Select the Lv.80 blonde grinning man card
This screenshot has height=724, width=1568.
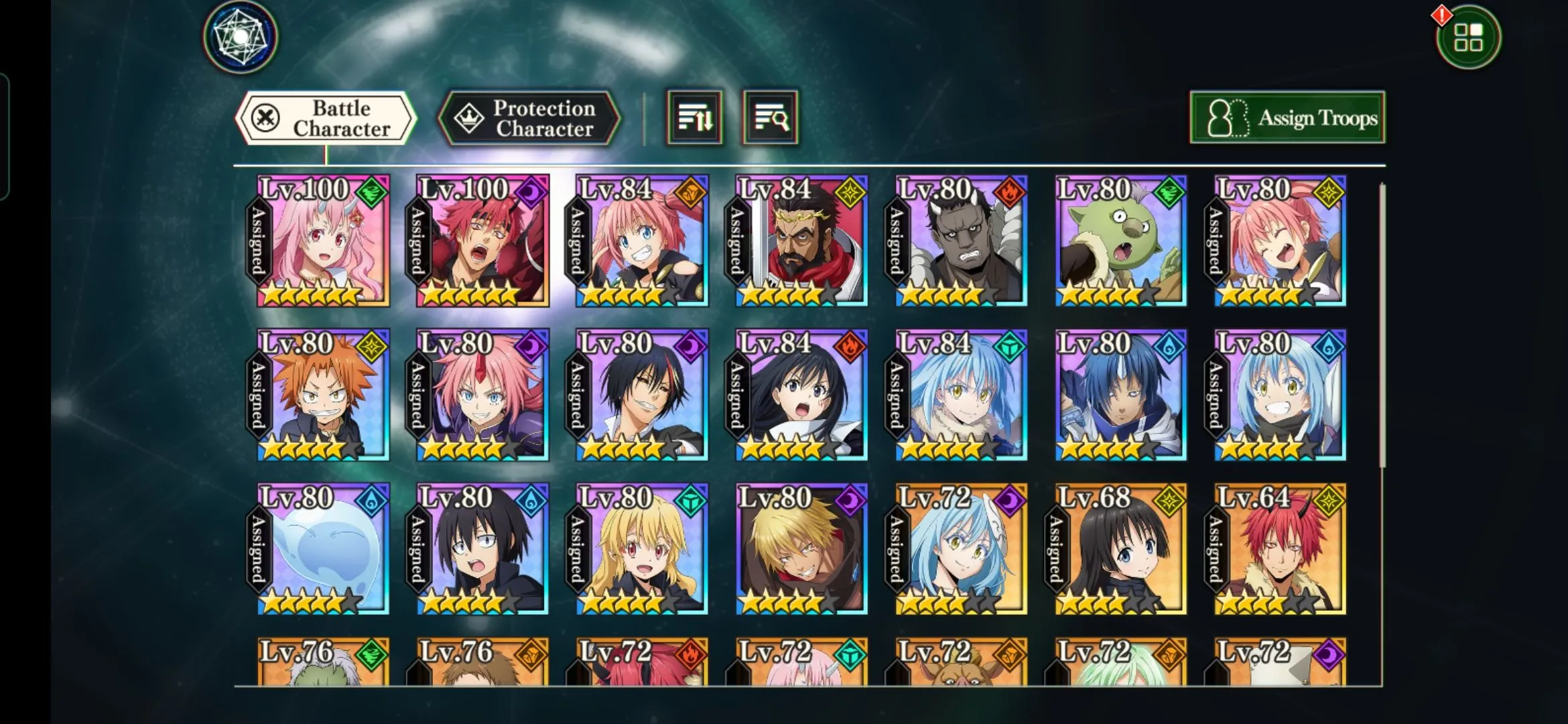coord(801,550)
